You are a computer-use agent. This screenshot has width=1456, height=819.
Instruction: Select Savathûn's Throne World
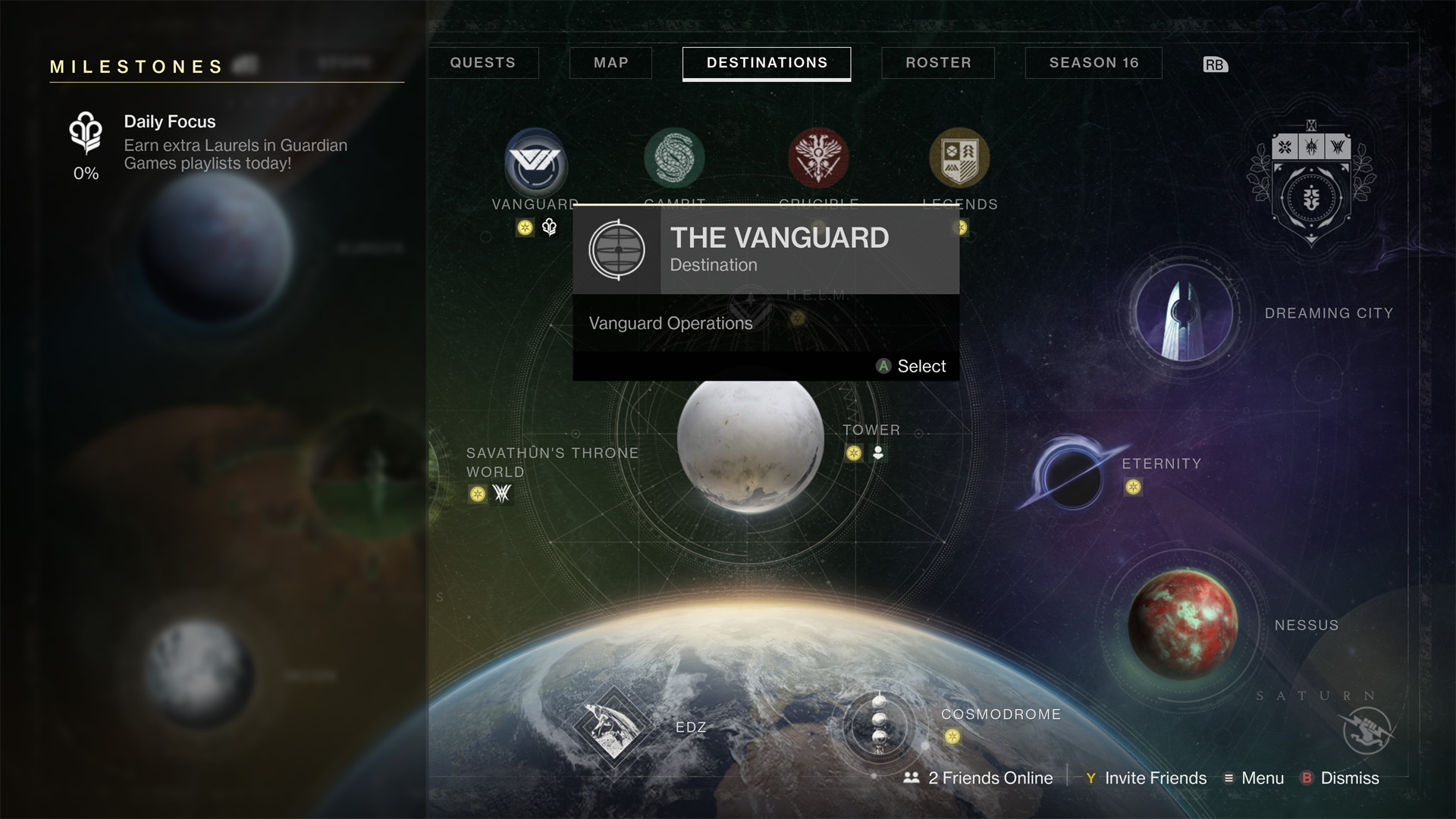[x=552, y=463]
